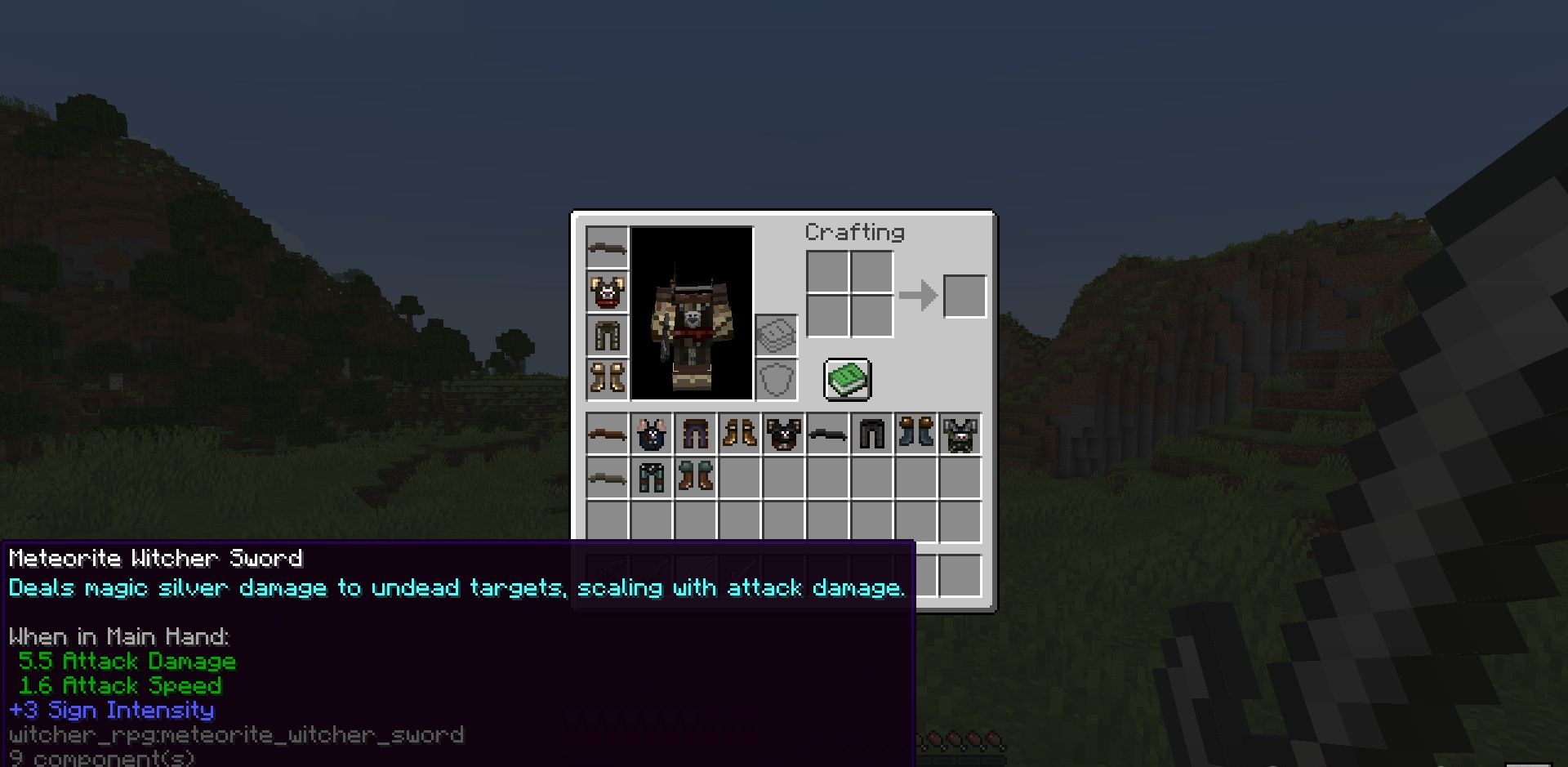Select the equipped helmet slot
Image resolution: width=1568 pixels, height=767 pixels.
[x=608, y=247]
